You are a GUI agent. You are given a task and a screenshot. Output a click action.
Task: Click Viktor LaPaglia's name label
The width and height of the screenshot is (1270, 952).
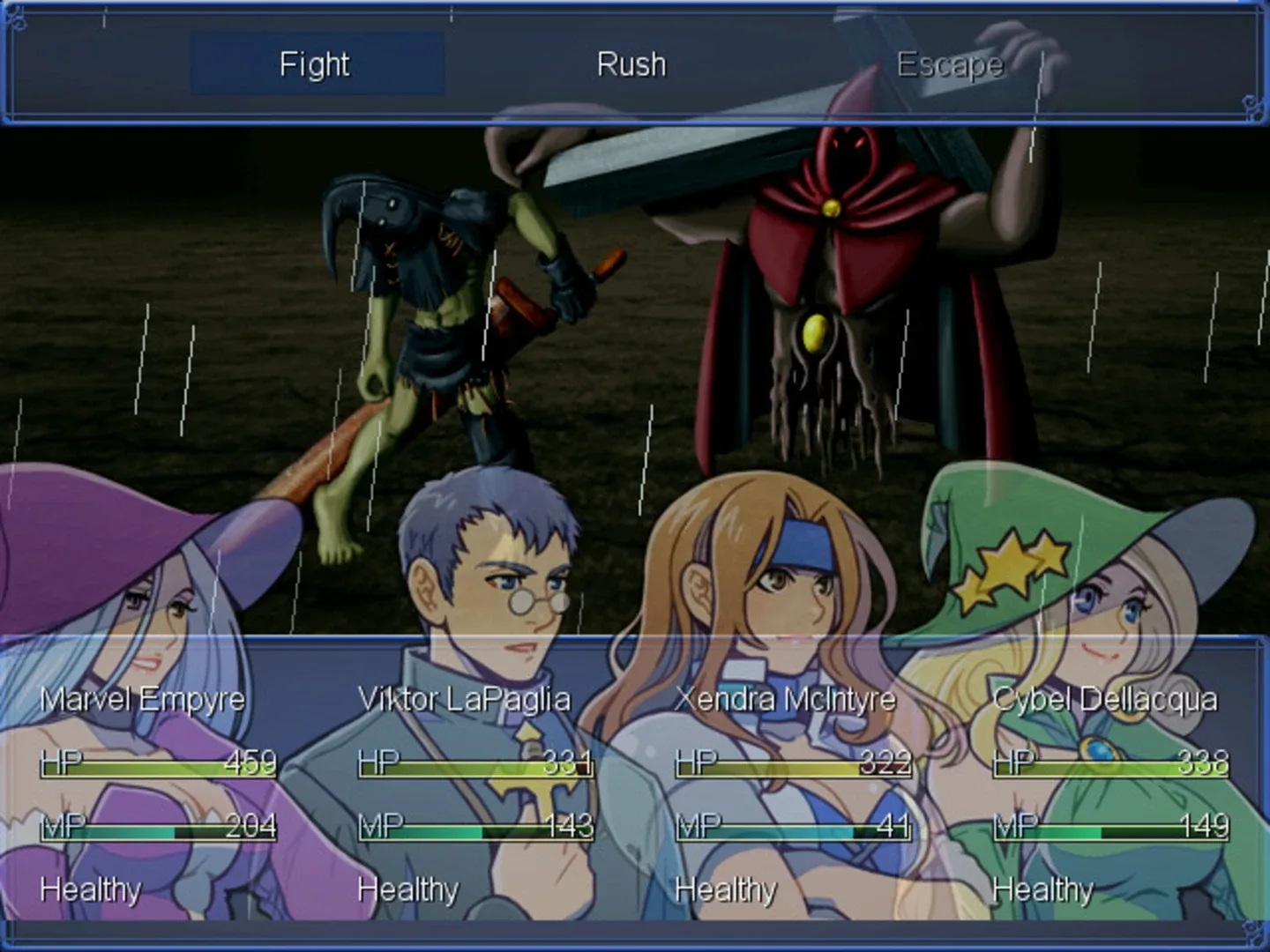coord(465,699)
